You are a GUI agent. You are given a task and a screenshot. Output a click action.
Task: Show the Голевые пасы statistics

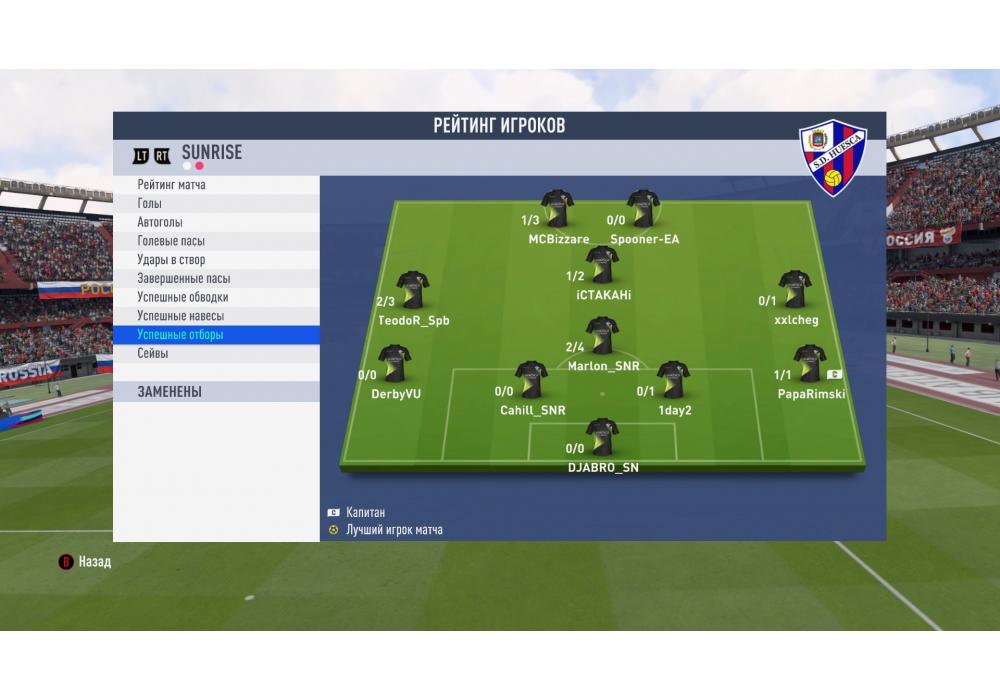[216, 241]
